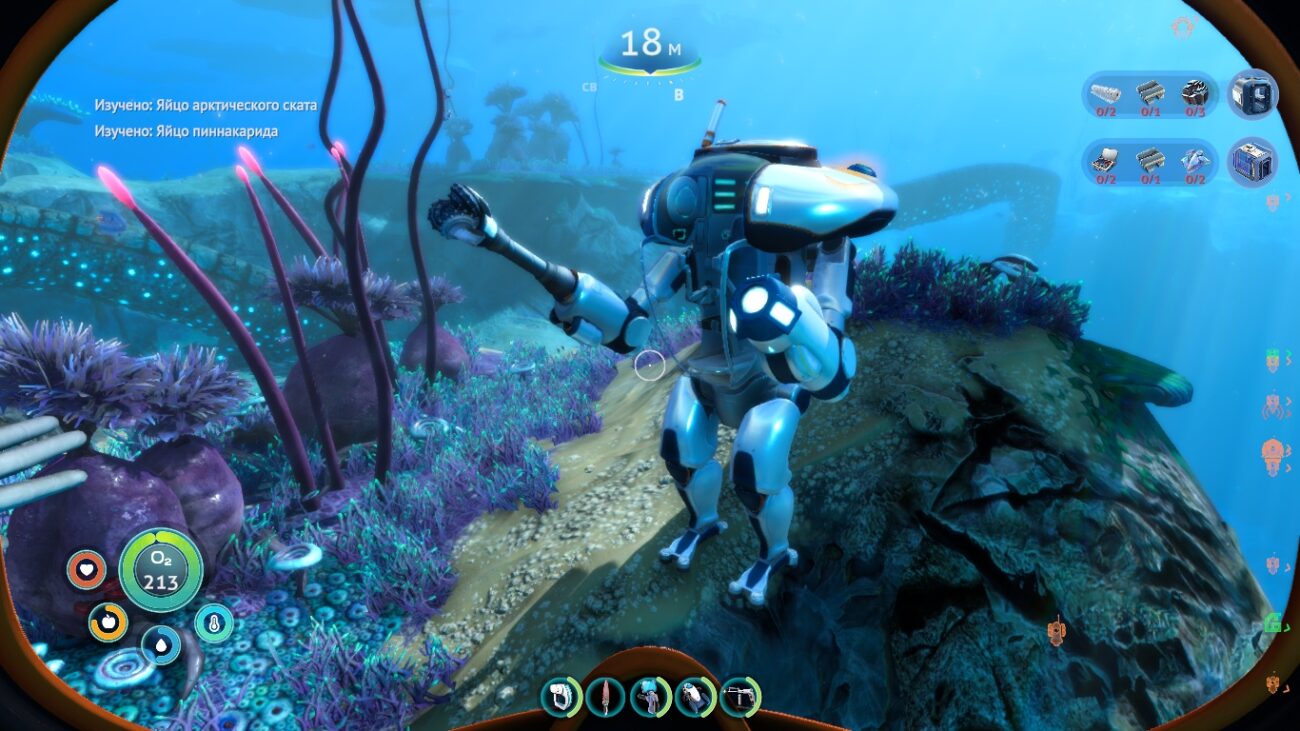1300x731 pixels.
Task: Toggle the orange spider creature ping
Action: pyautogui.click(x=1272, y=406)
